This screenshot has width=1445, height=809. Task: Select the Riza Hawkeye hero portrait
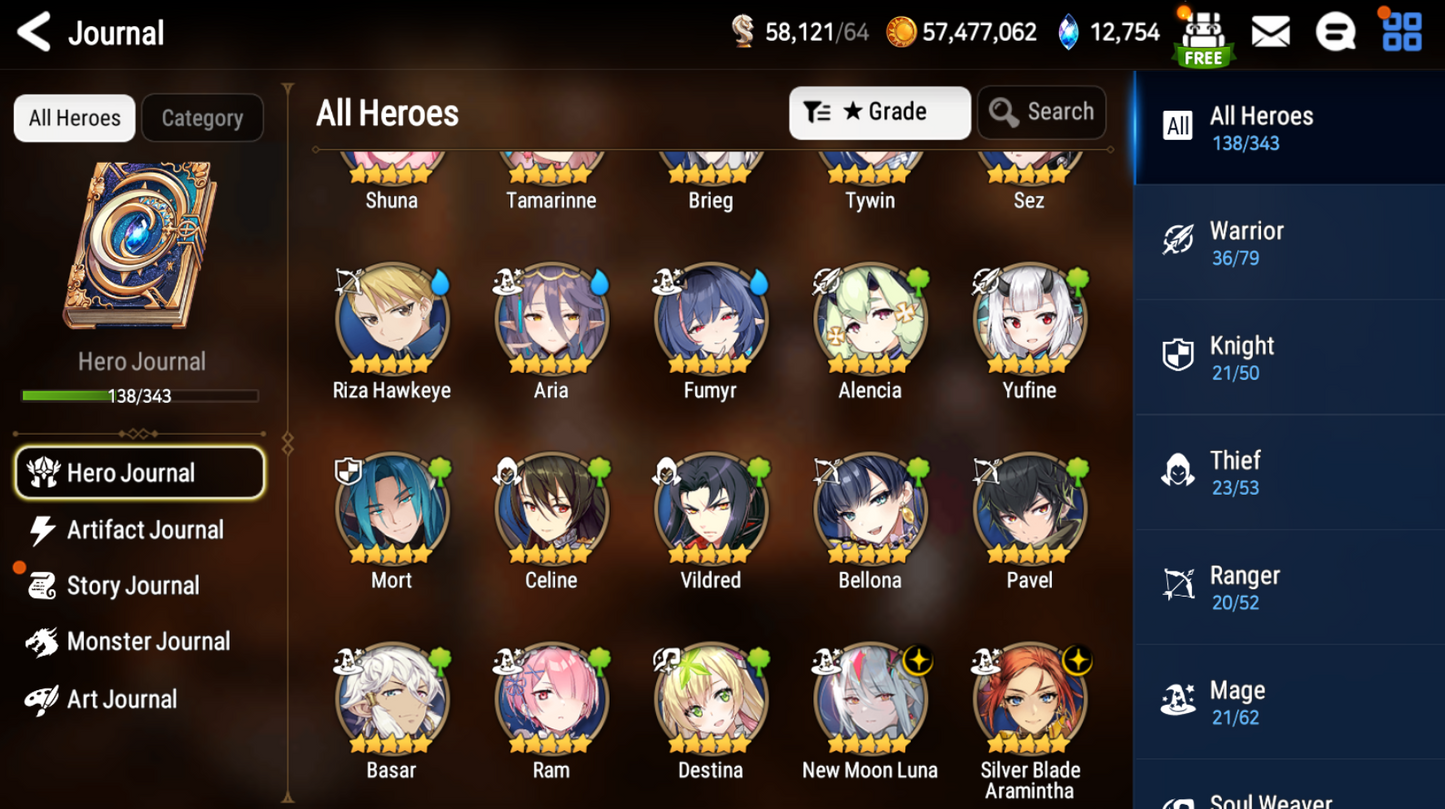coord(392,320)
